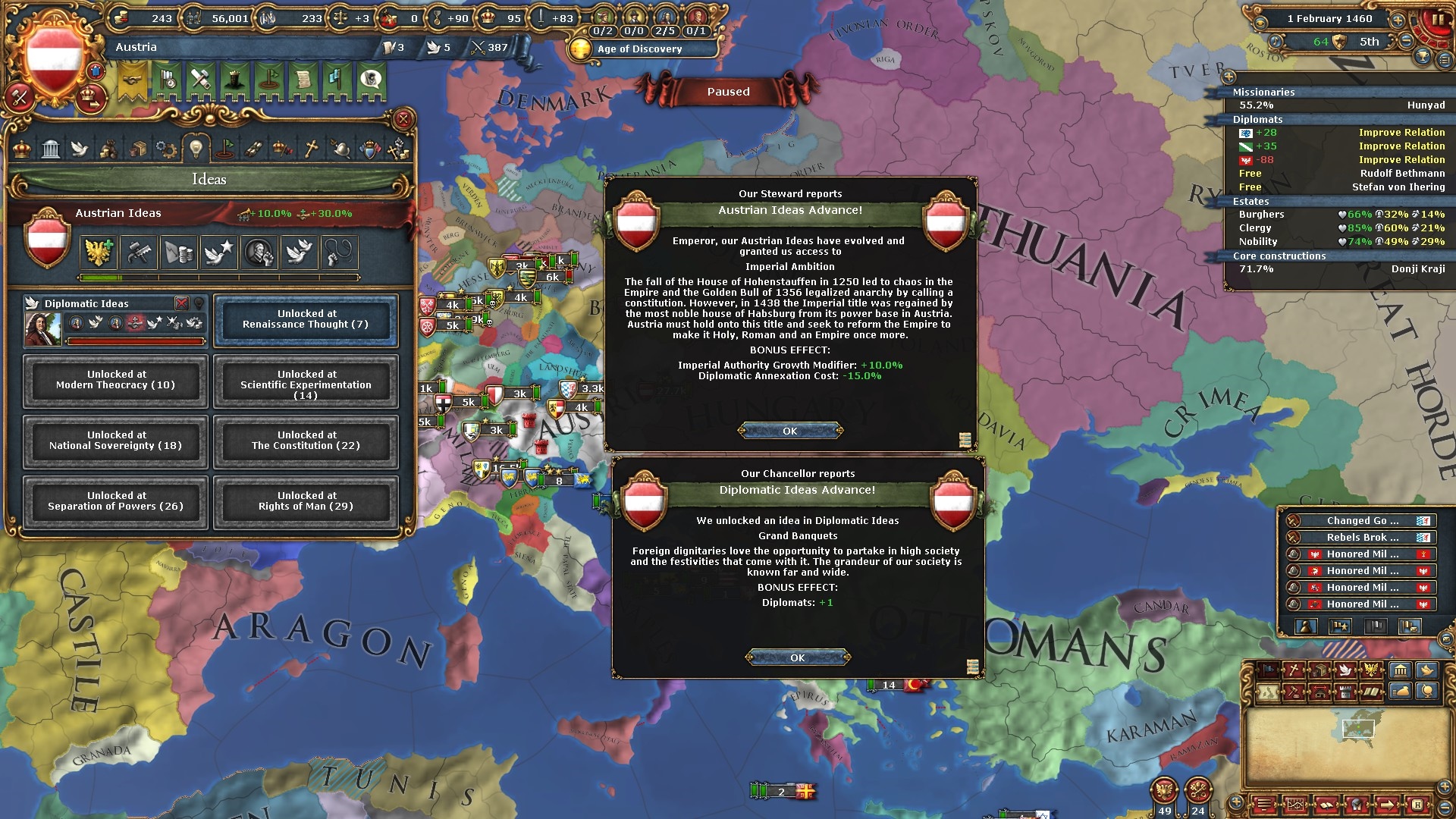Close the Ideas panel
This screenshot has height=819, width=1456.
(x=403, y=119)
